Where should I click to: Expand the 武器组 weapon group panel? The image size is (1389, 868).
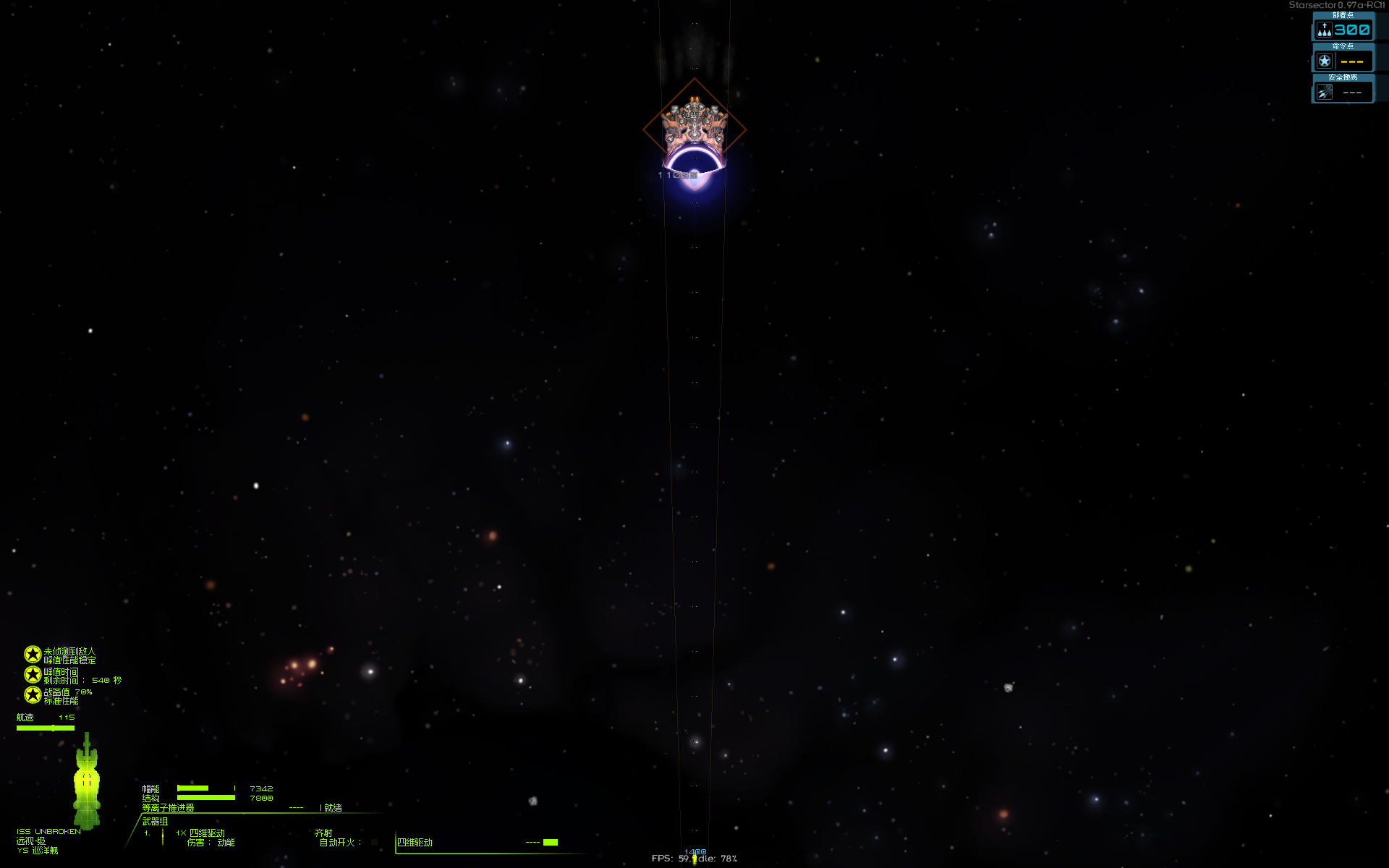(x=156, y=822)
